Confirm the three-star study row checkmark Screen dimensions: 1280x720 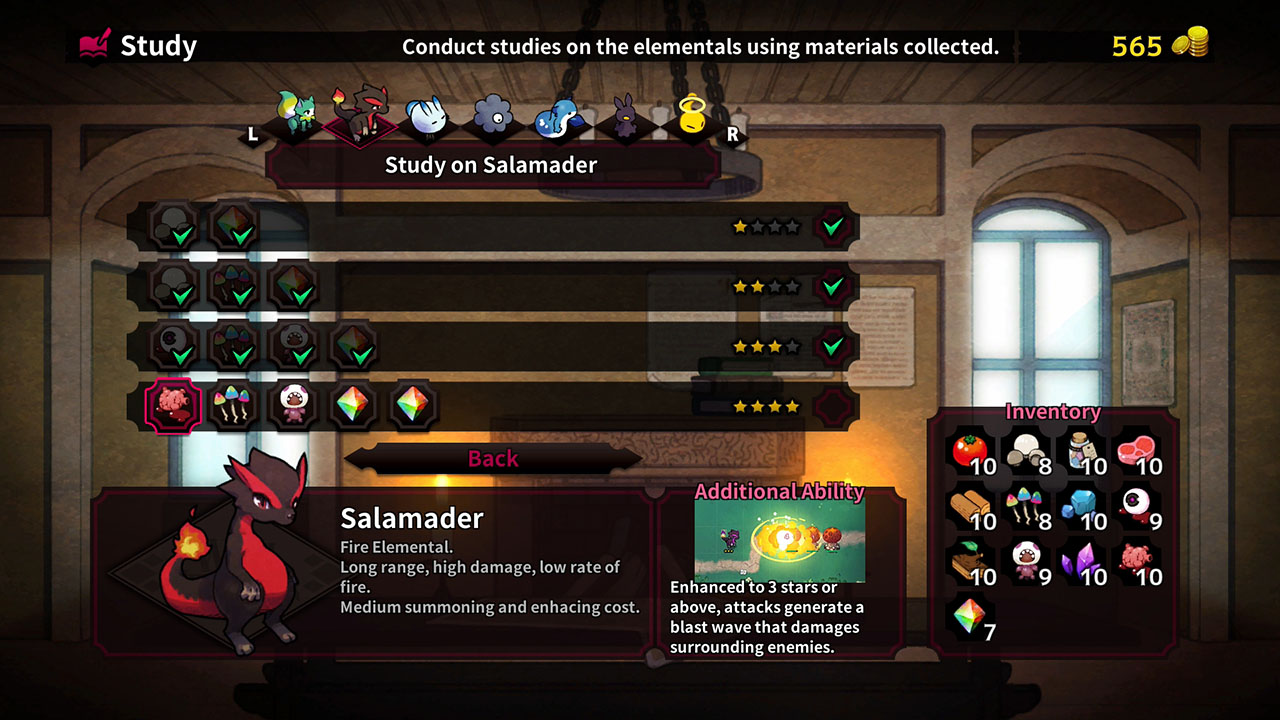pyautogui.click(x=832, y=346)
